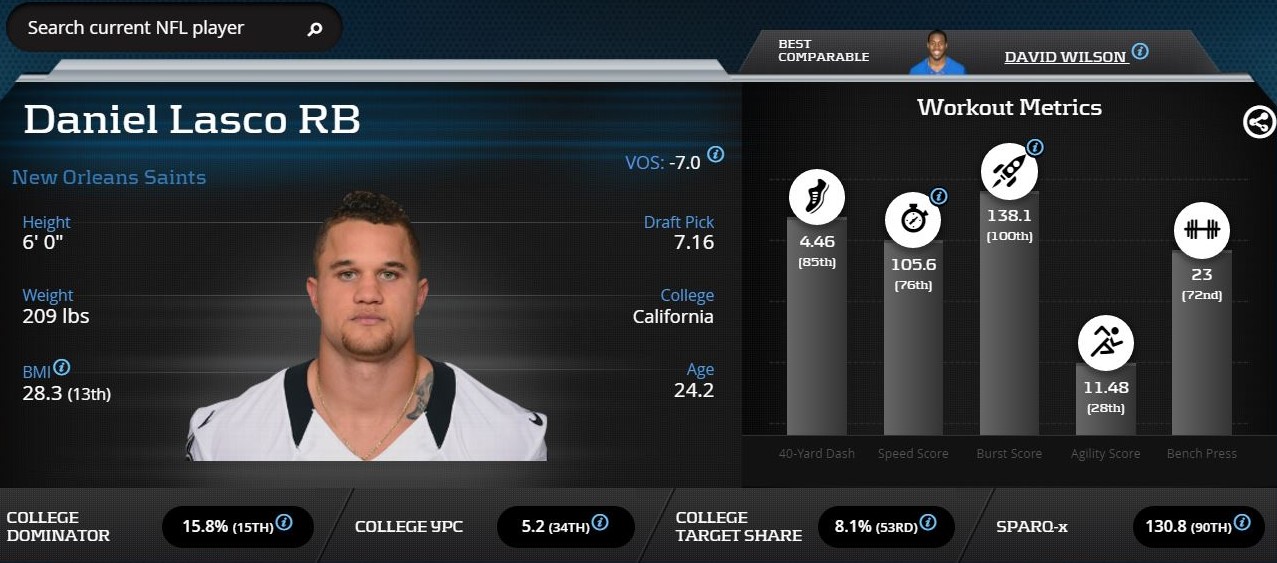Show the BMI info icon
Image resolution: width=1277 pixels, height=563 pixels.
(x=62, y=367)
